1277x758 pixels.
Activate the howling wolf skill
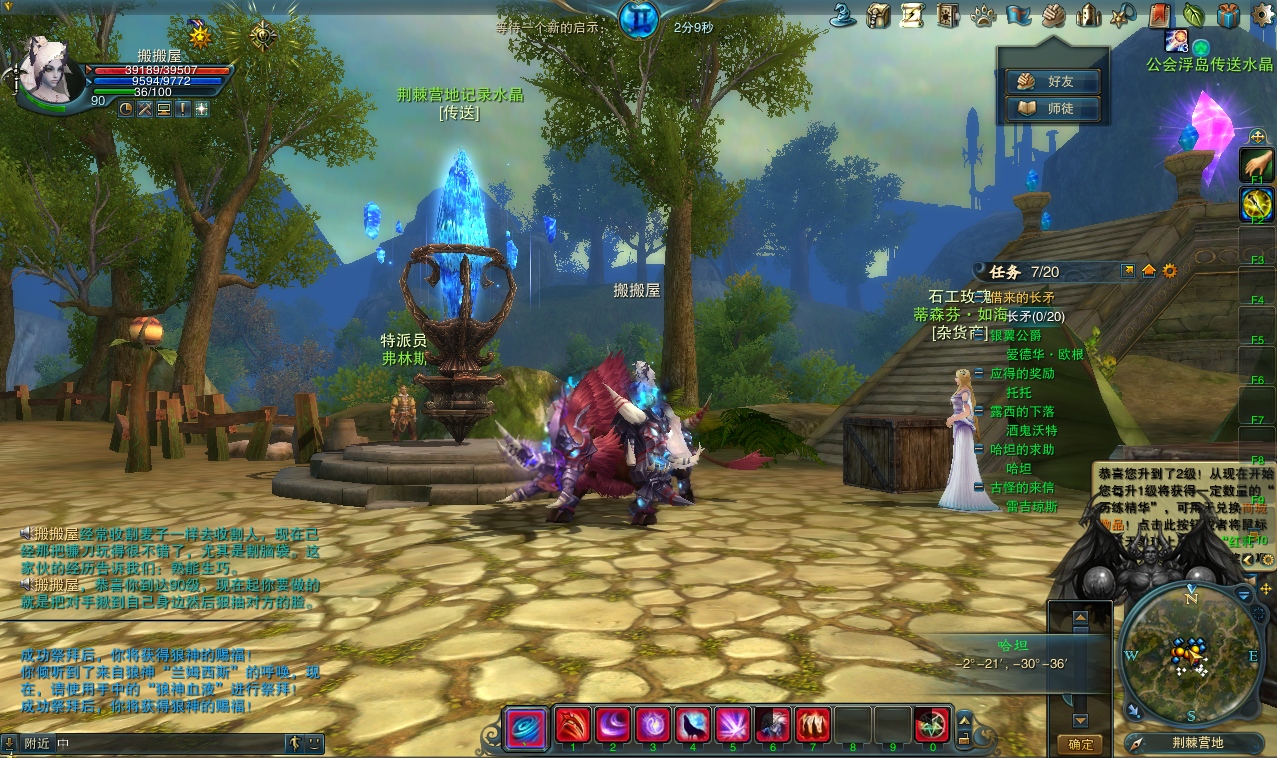click(692, 724)
